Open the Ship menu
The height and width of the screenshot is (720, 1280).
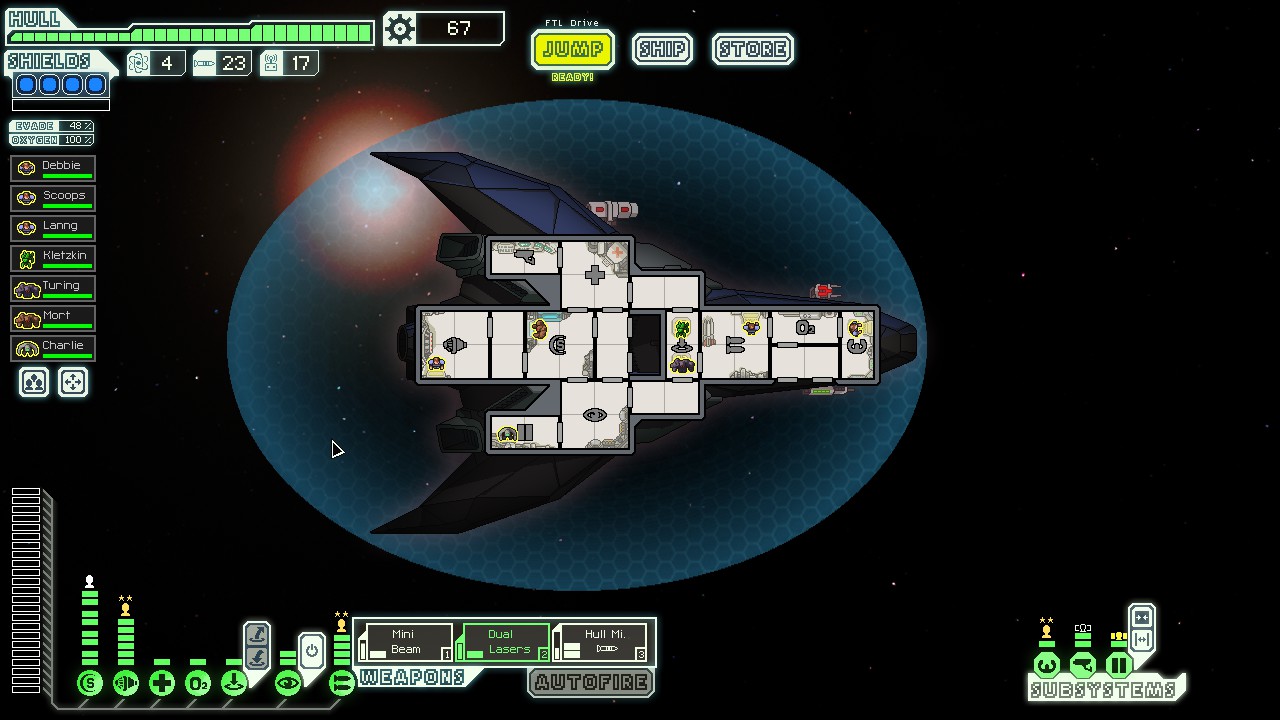click(662, 49)
